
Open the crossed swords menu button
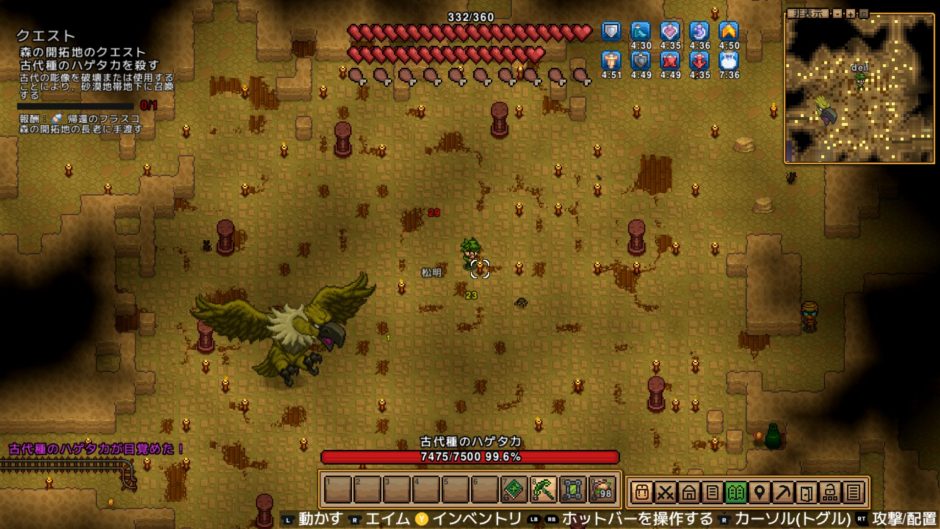tap(665, 492)
